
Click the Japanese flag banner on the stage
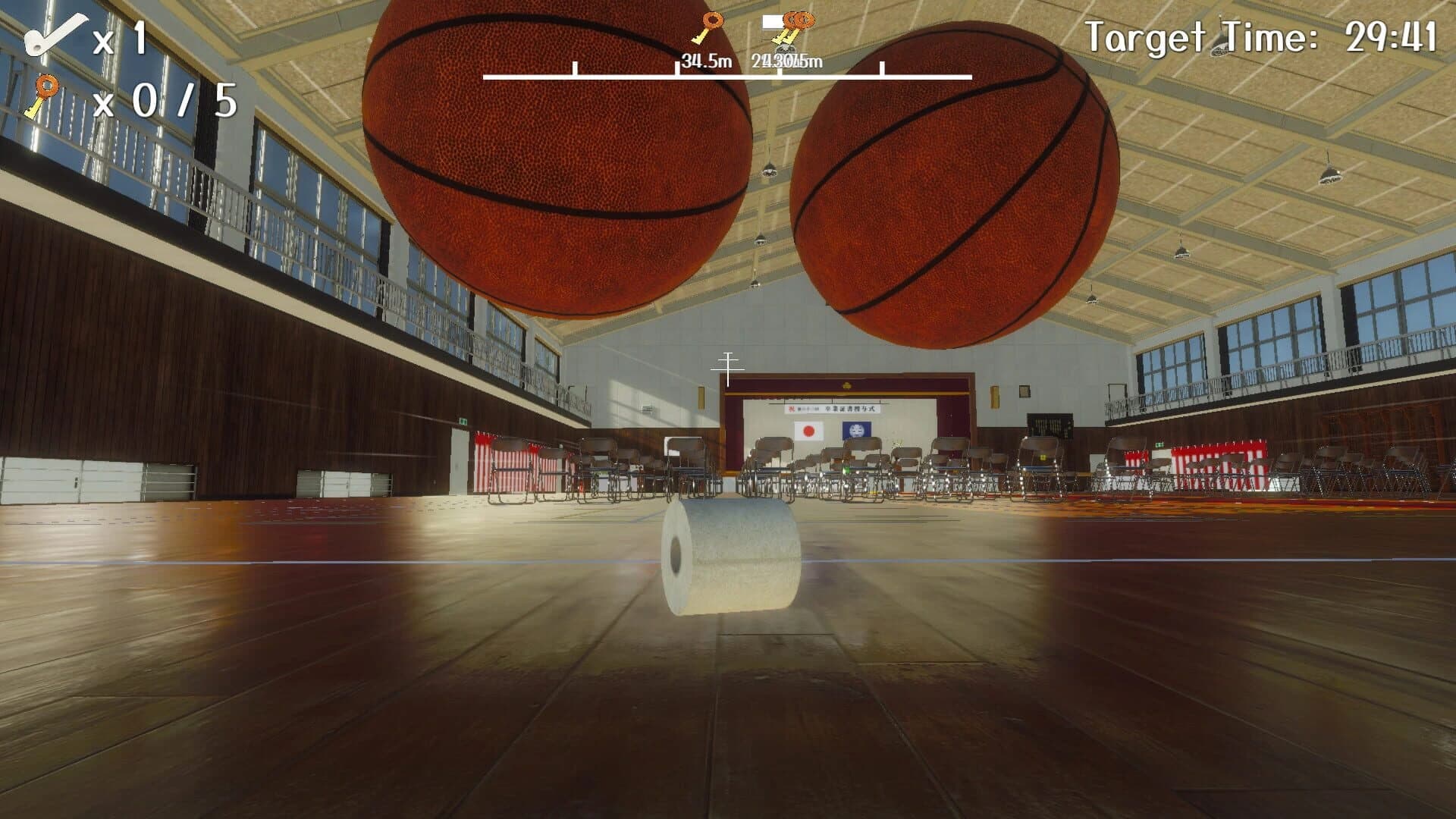click(x=807, y=432)
